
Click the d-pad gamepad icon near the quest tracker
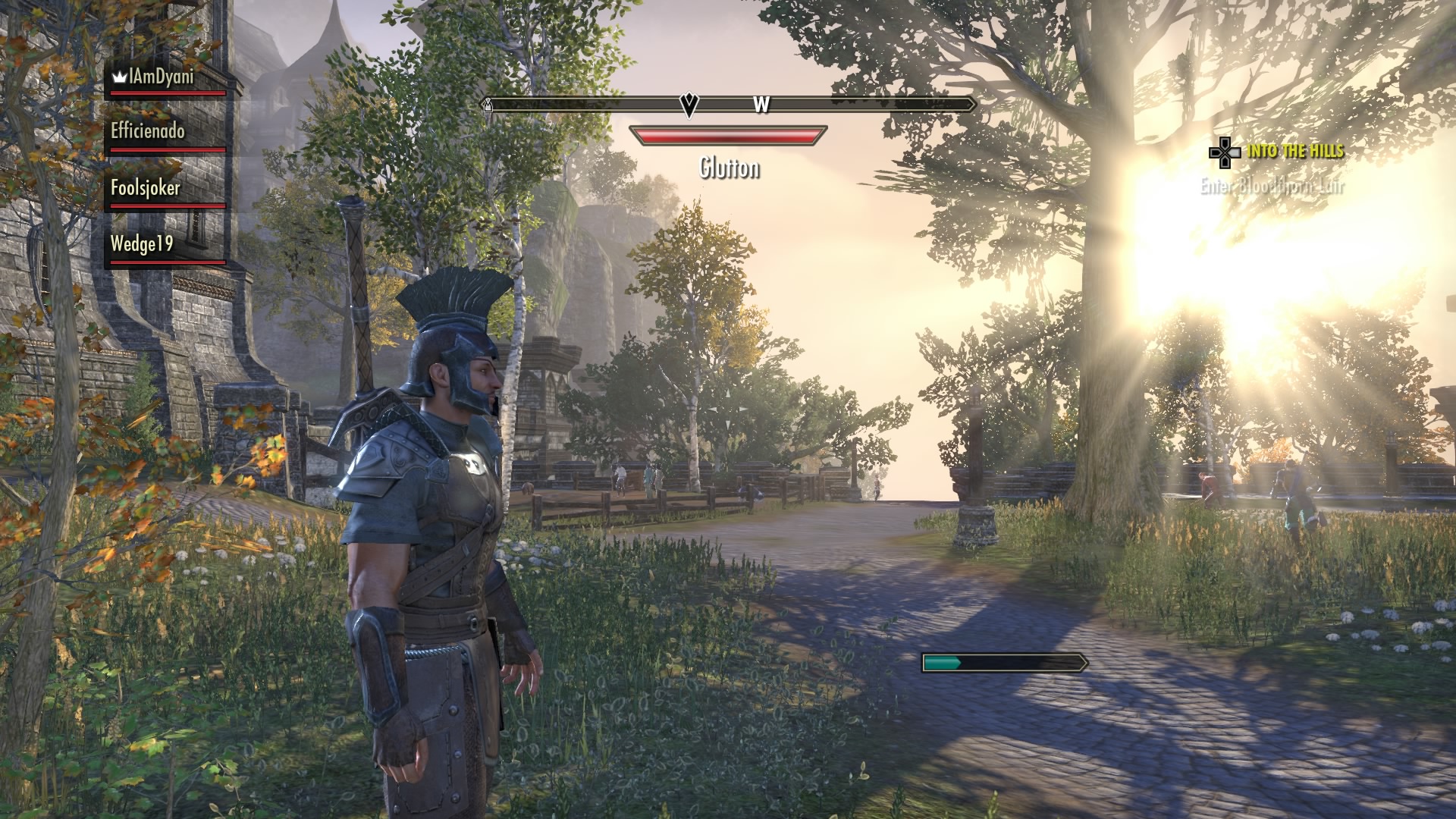pos(1223,154)
